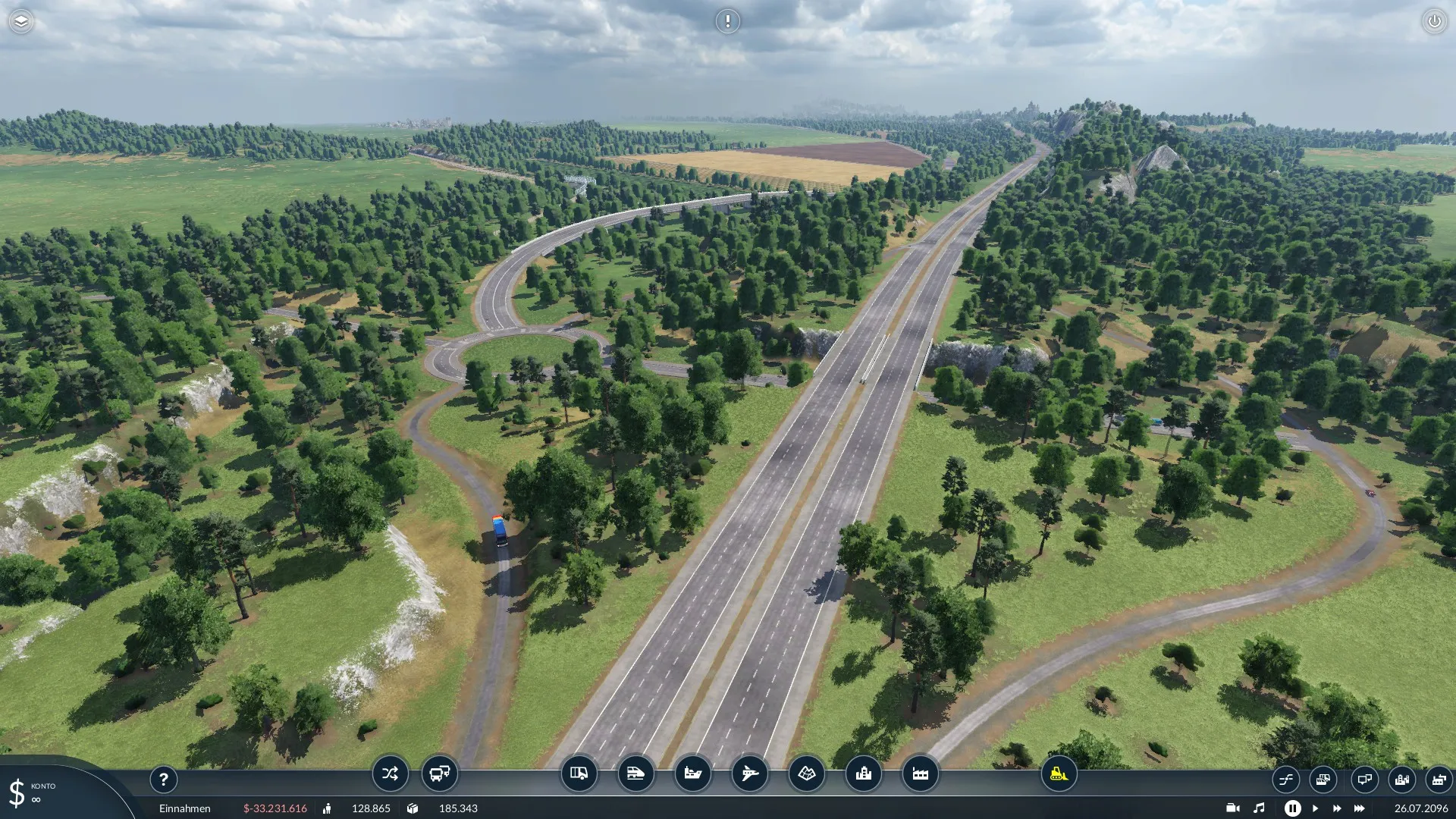The height and width of the screenshot is (819, 1456).
Task: Pause the game simulation
Action: [1292, 808]
